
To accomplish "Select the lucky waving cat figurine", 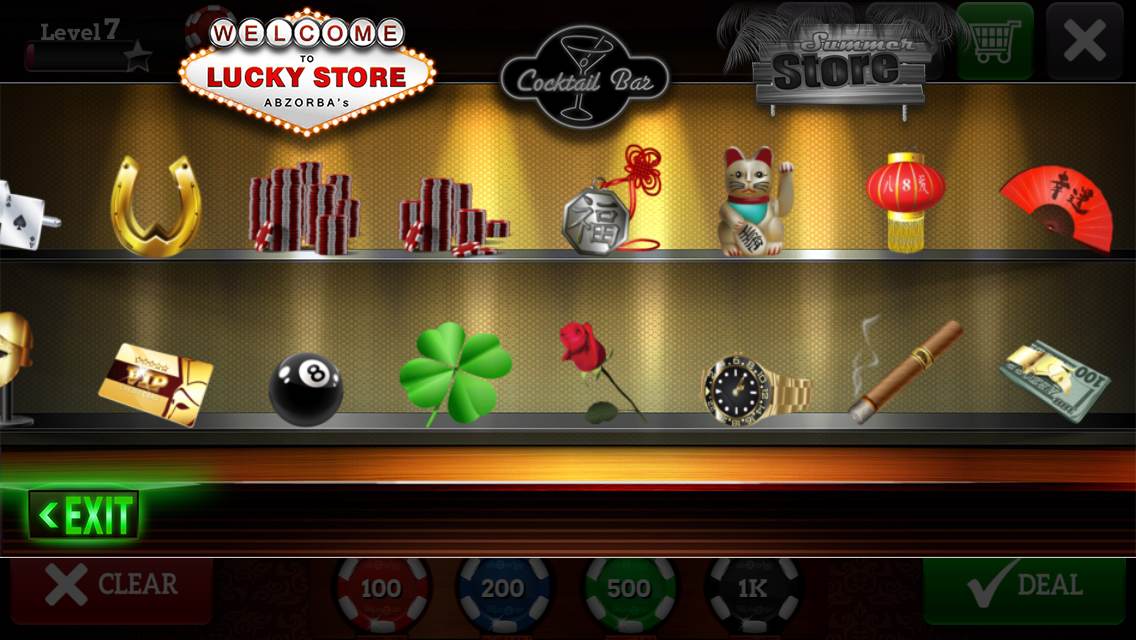I will tap(754, 203).
